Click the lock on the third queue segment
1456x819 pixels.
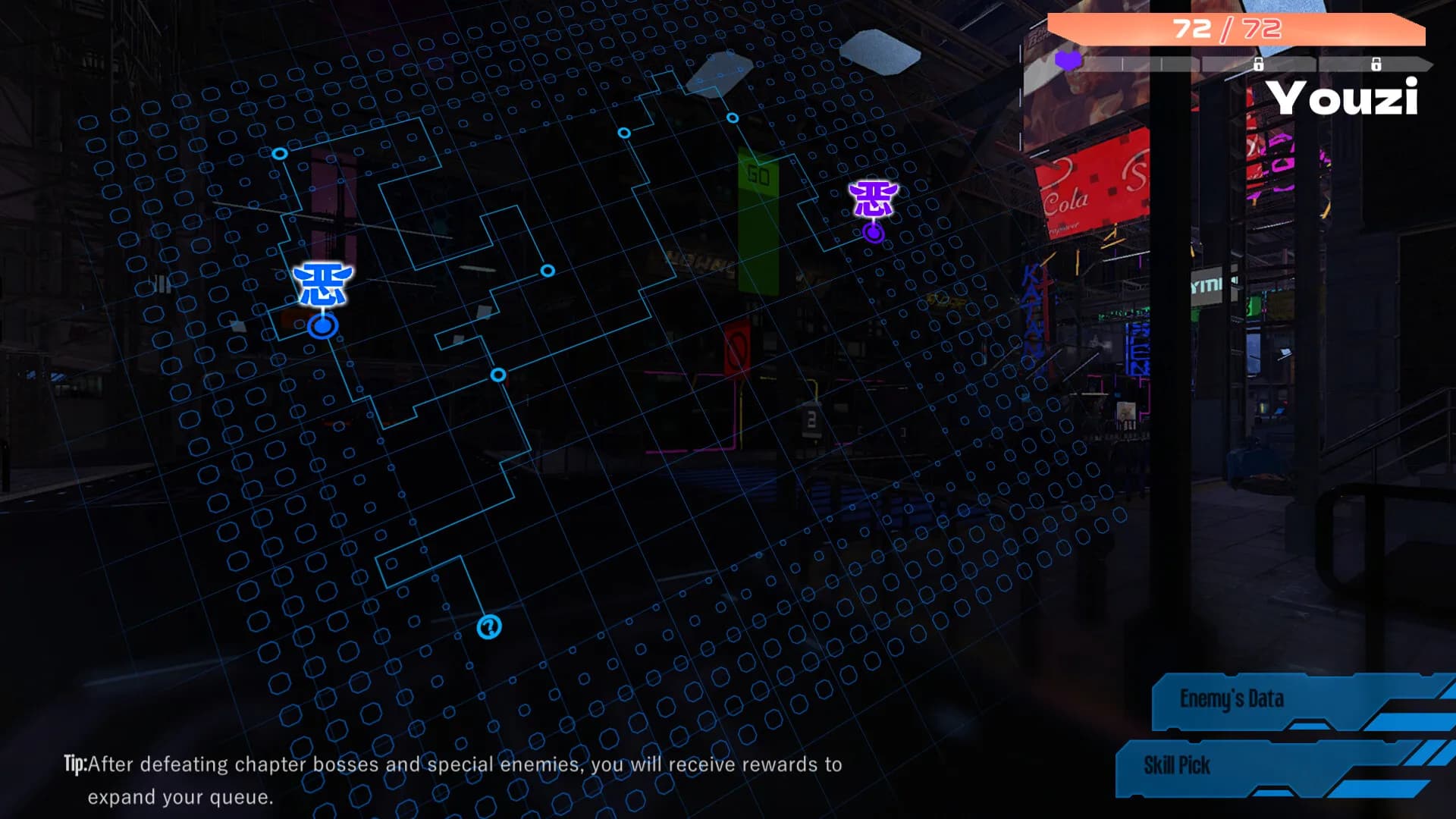tap(1259, 64)
